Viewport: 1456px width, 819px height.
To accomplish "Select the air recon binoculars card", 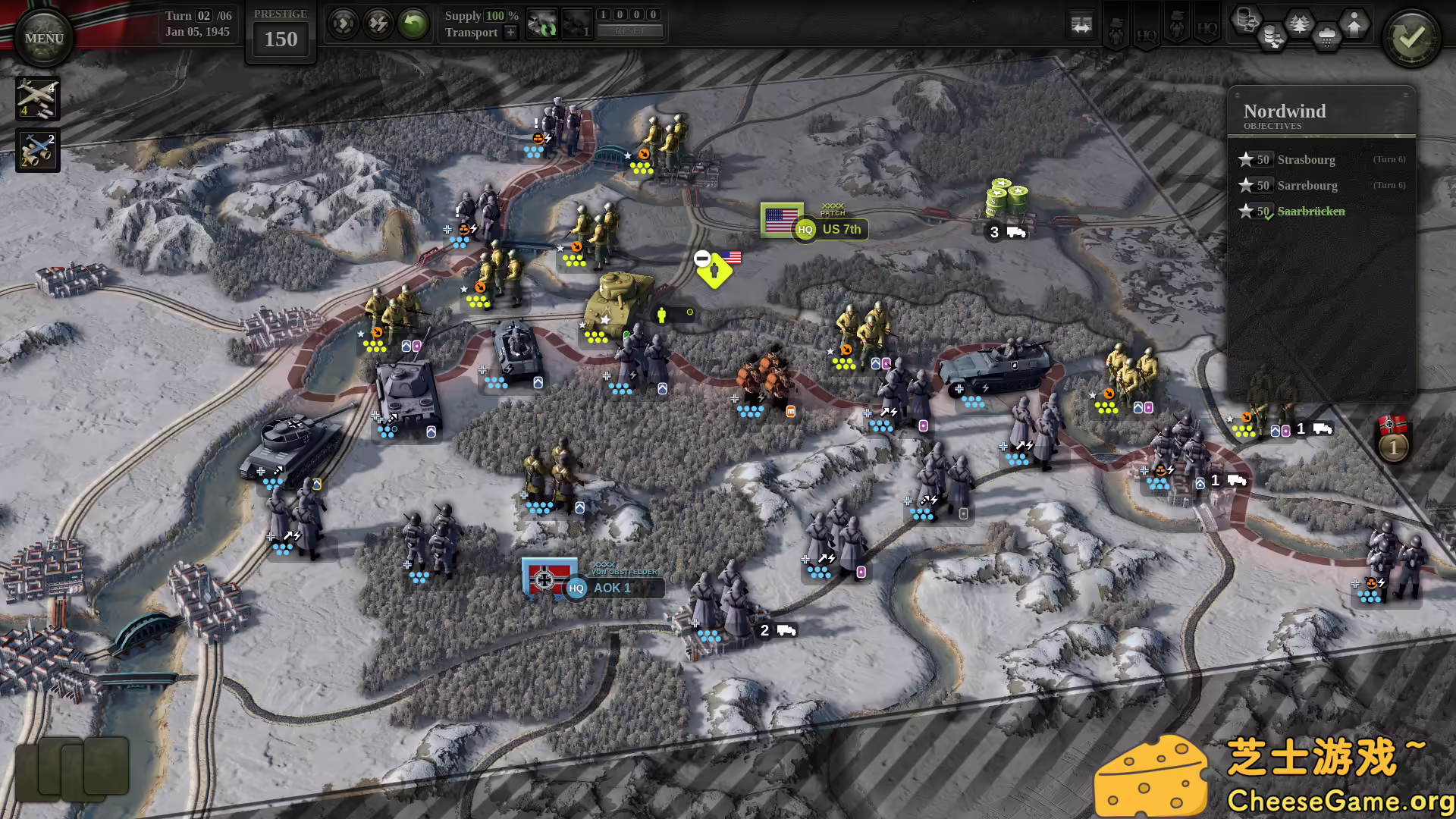I will (x=37, y=149).
